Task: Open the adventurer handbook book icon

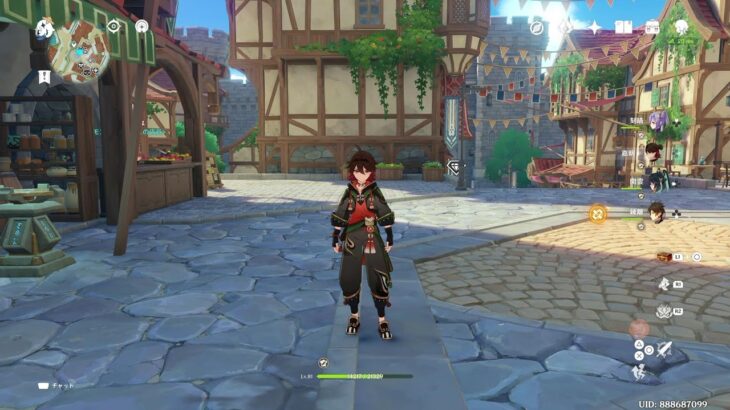Action: point(624,27)
